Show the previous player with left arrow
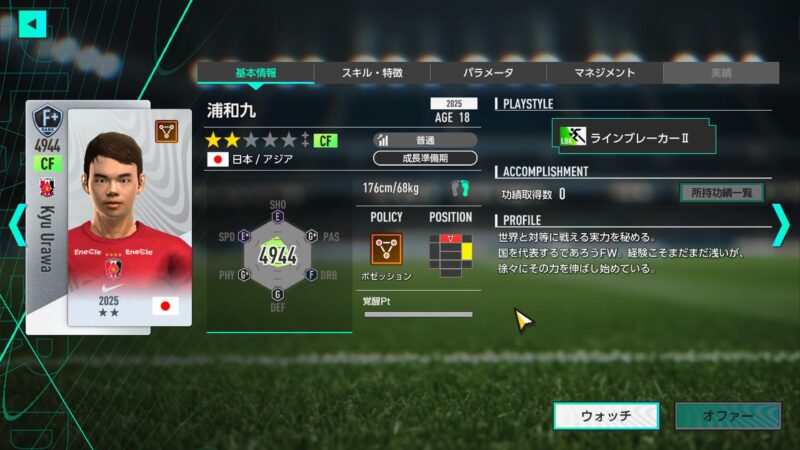This screenshot has height=450, width=800. click(x=16, y=225)
